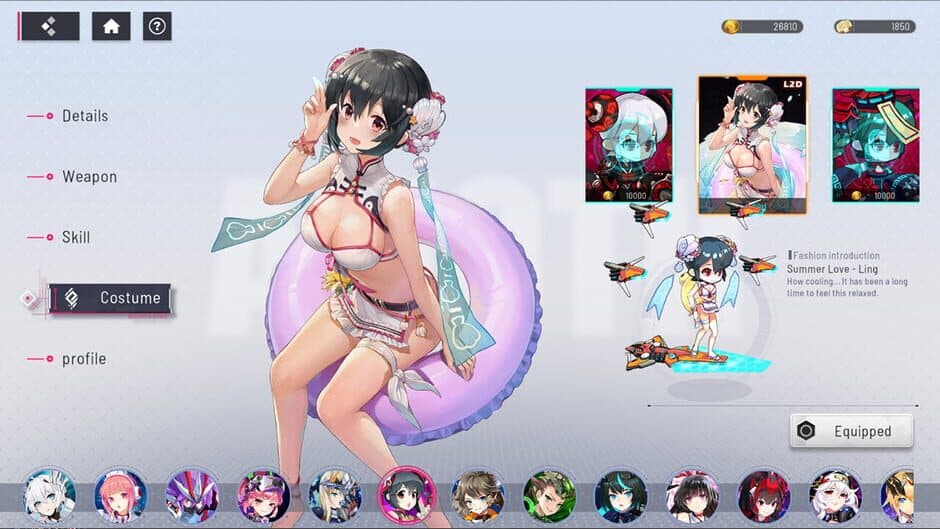Choose the white-haired hologram costume card

[x=628, y=145]
